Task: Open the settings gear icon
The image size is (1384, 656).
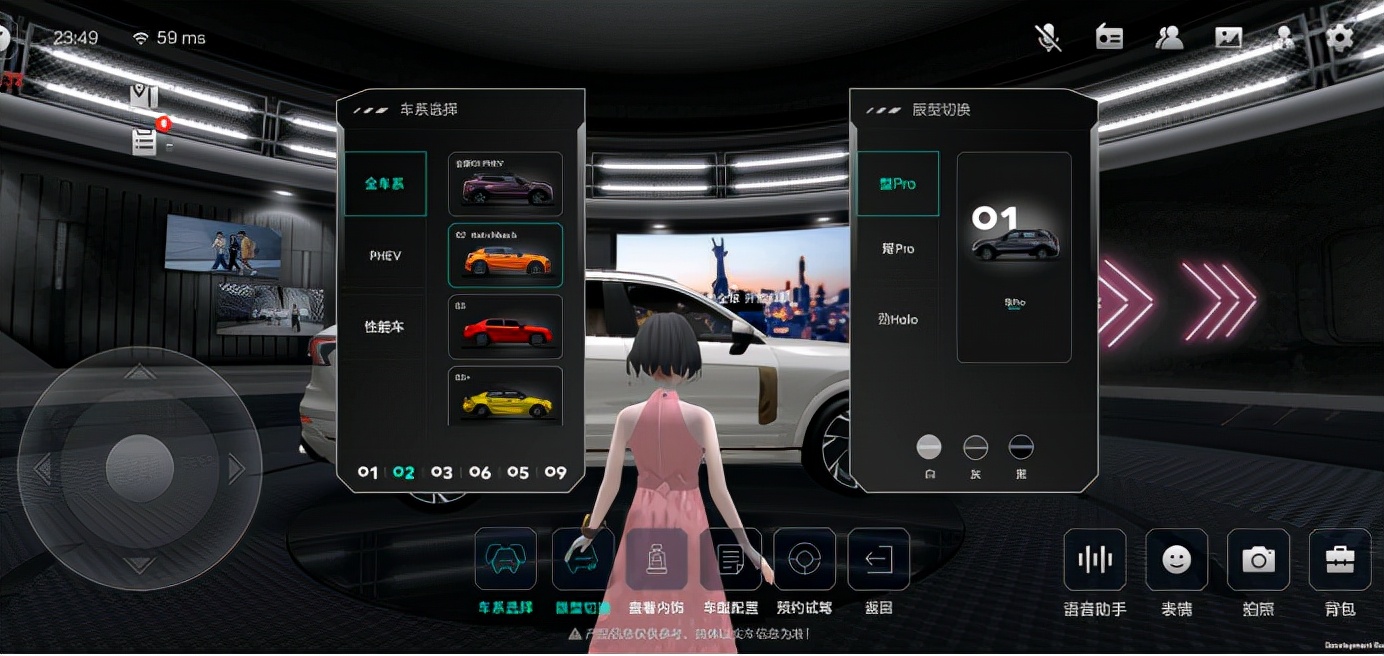Action: [1340, 38]
